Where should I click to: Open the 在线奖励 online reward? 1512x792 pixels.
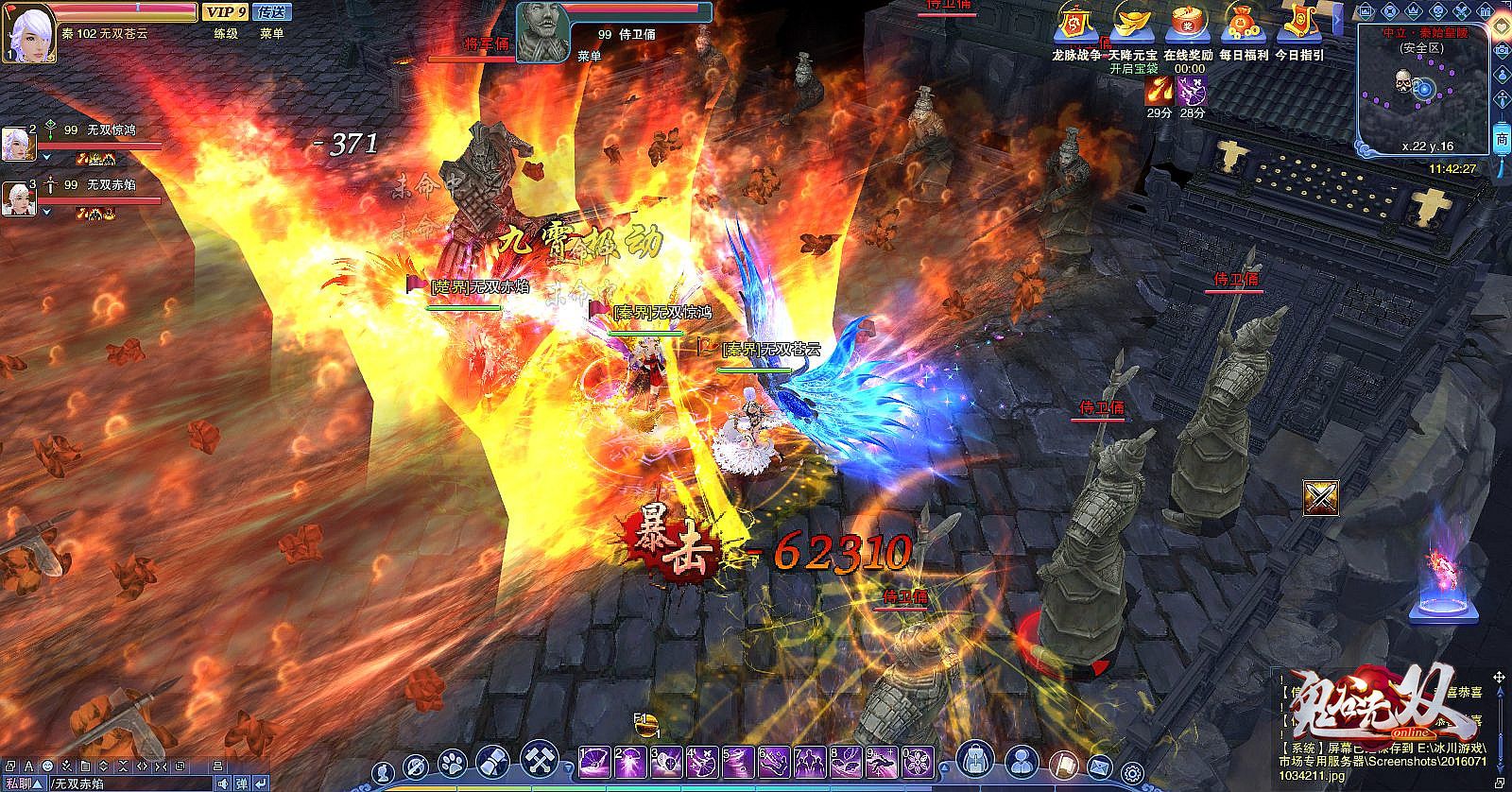pyautogui.click(x=1188, y=25)
